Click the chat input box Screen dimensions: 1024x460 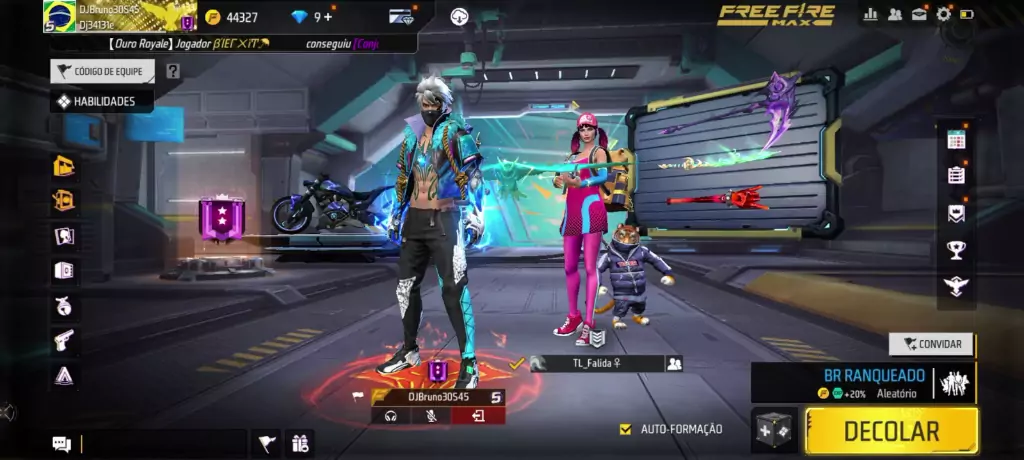pos(162,444)
